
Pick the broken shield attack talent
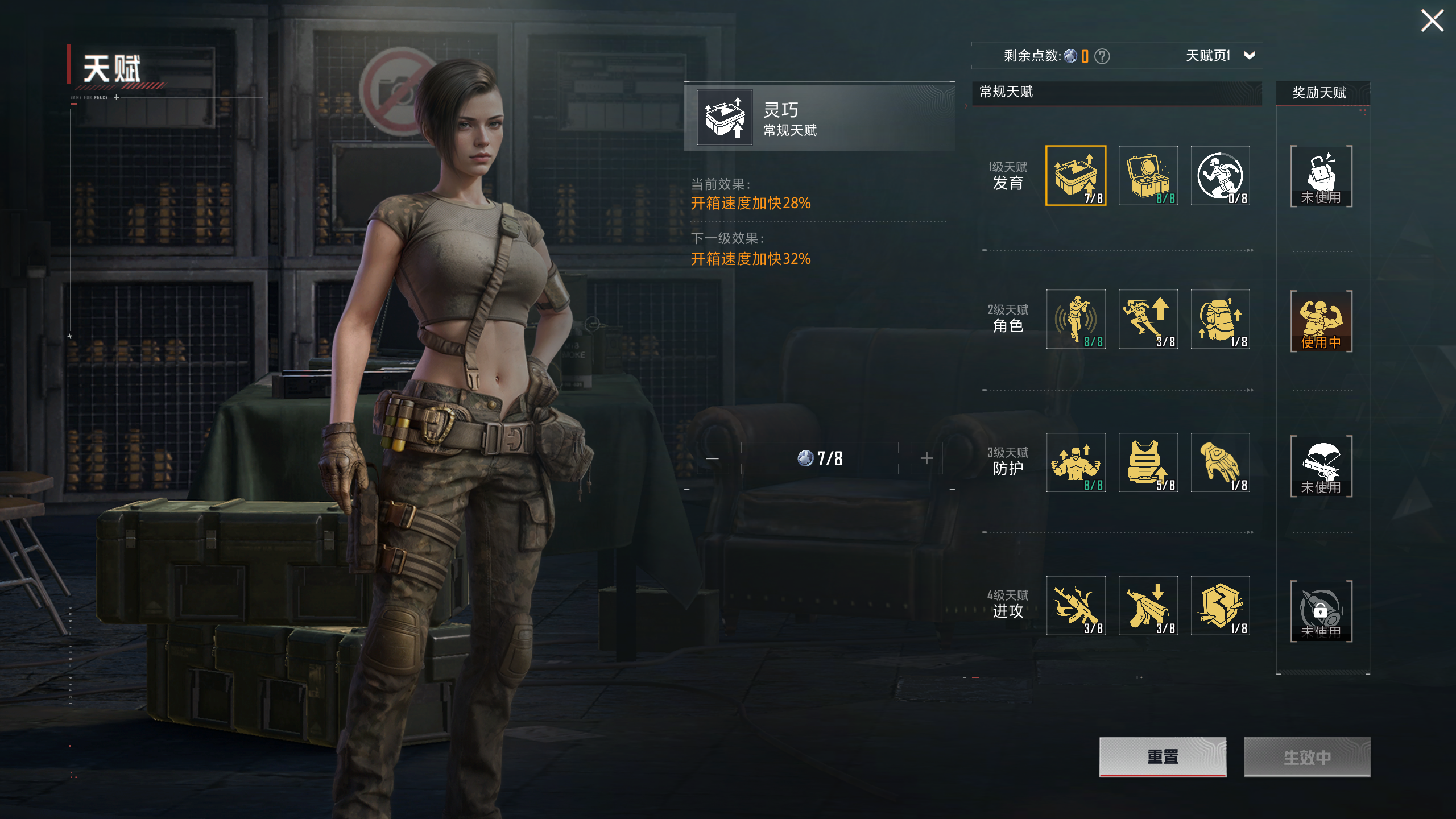point(1220,606)
